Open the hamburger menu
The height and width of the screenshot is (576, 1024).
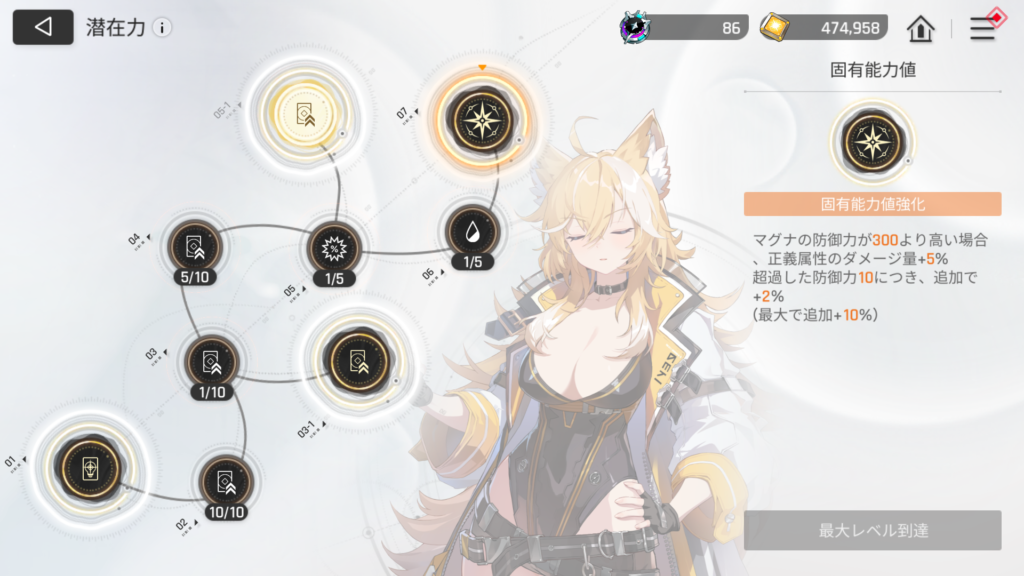[x=983, y=28]
